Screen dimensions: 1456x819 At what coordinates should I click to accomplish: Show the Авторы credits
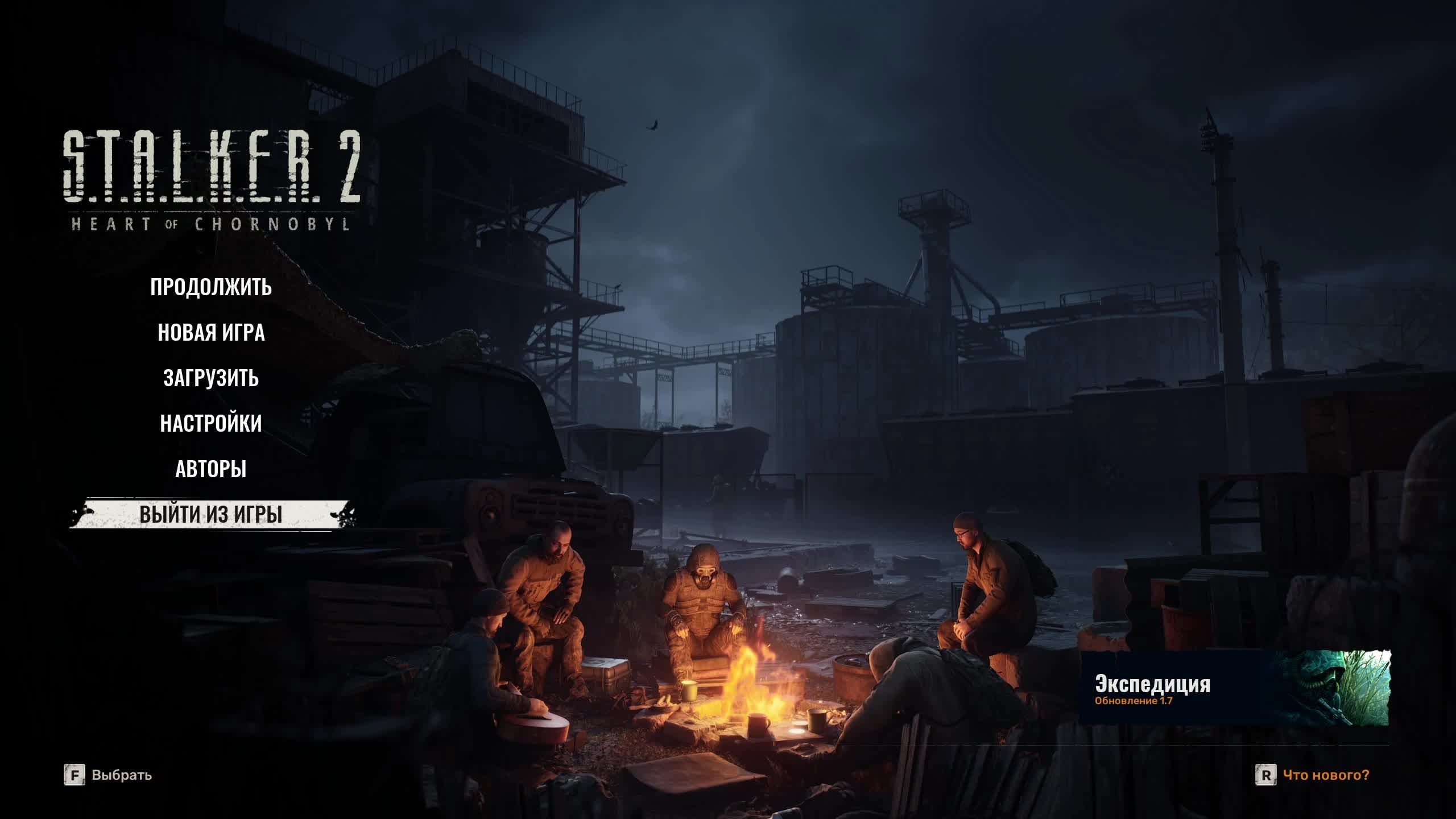pos(211,469)
